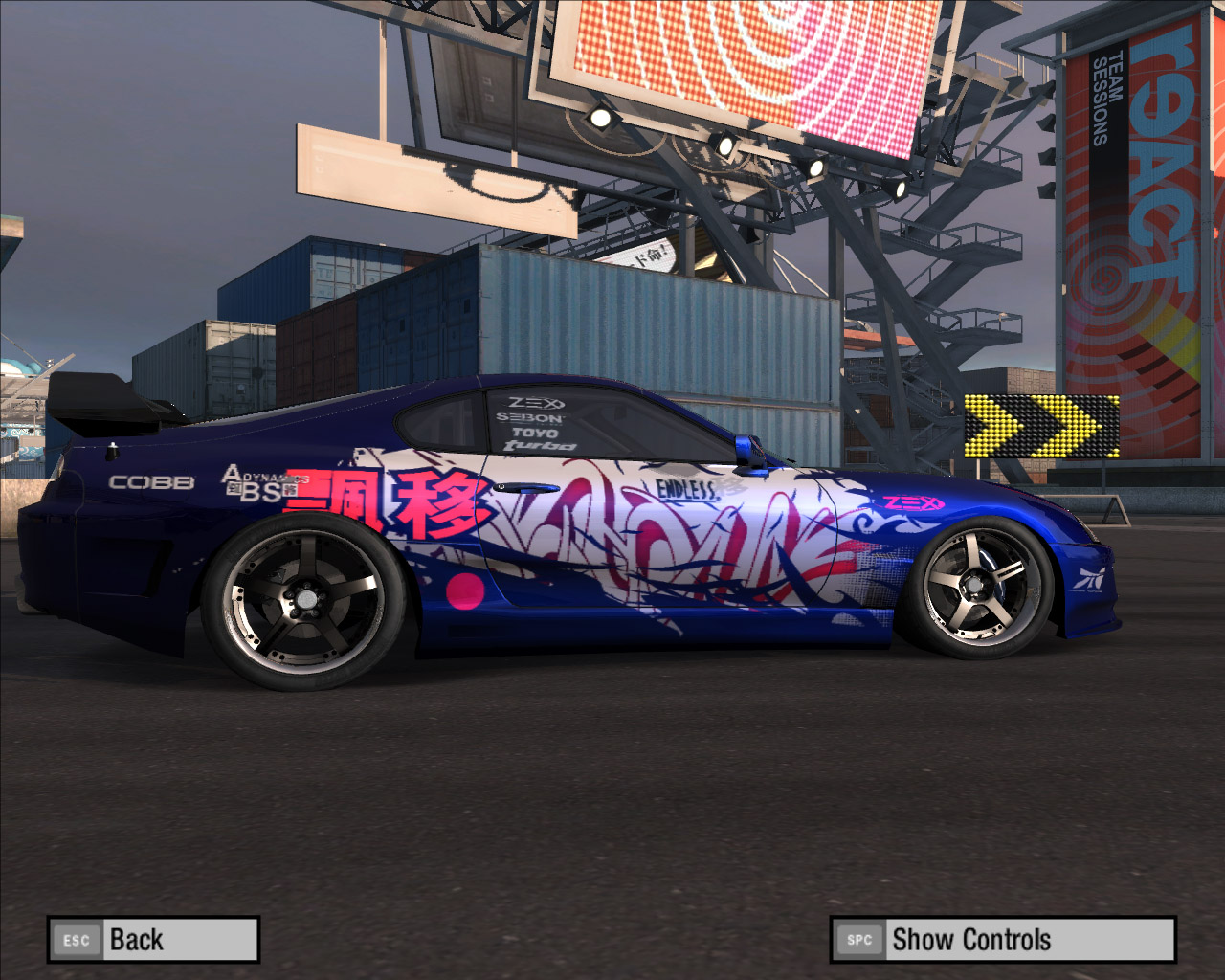Click the Back button

[153, 940]
